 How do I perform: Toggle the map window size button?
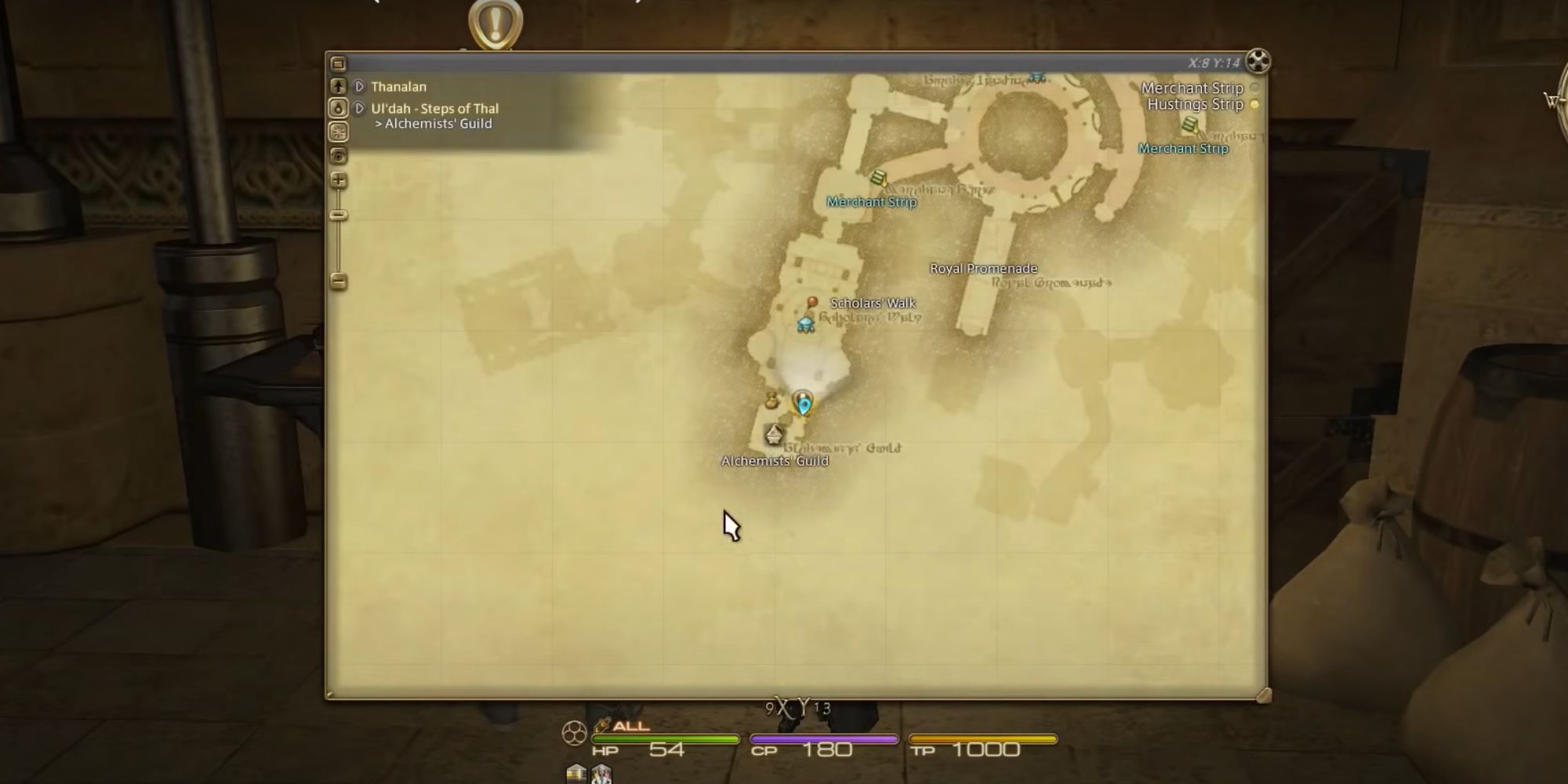tap(338, 64)
